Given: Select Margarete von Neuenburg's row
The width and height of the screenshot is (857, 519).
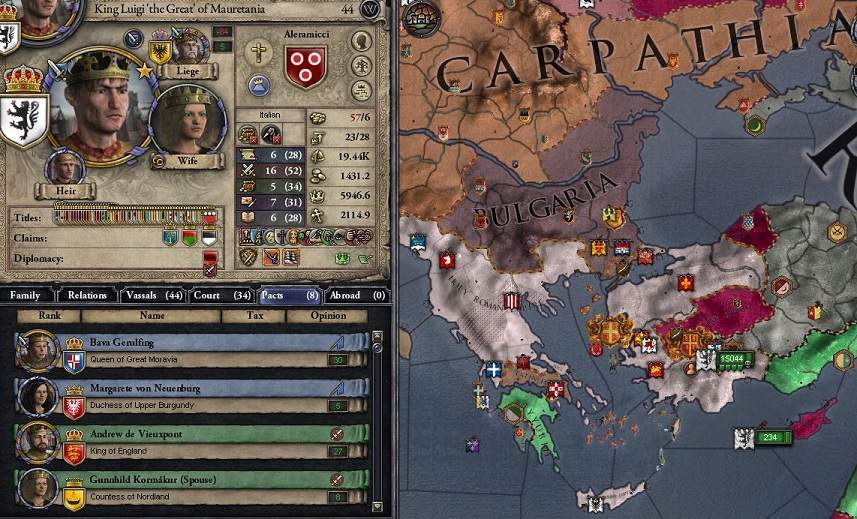Looking at the screenshot, I should [x=190, y=395].
